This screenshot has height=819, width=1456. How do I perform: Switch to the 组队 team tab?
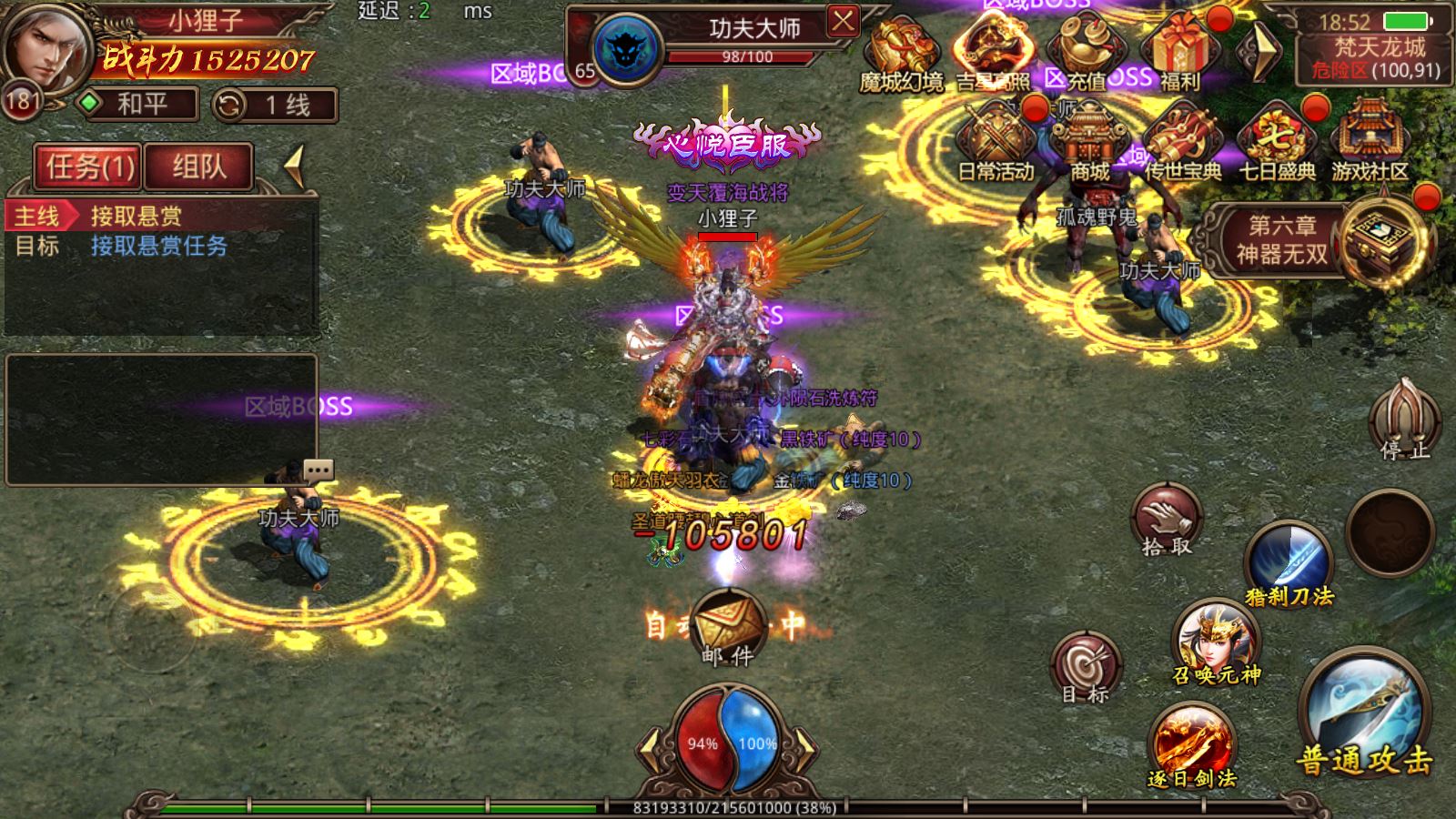point(198,167)
